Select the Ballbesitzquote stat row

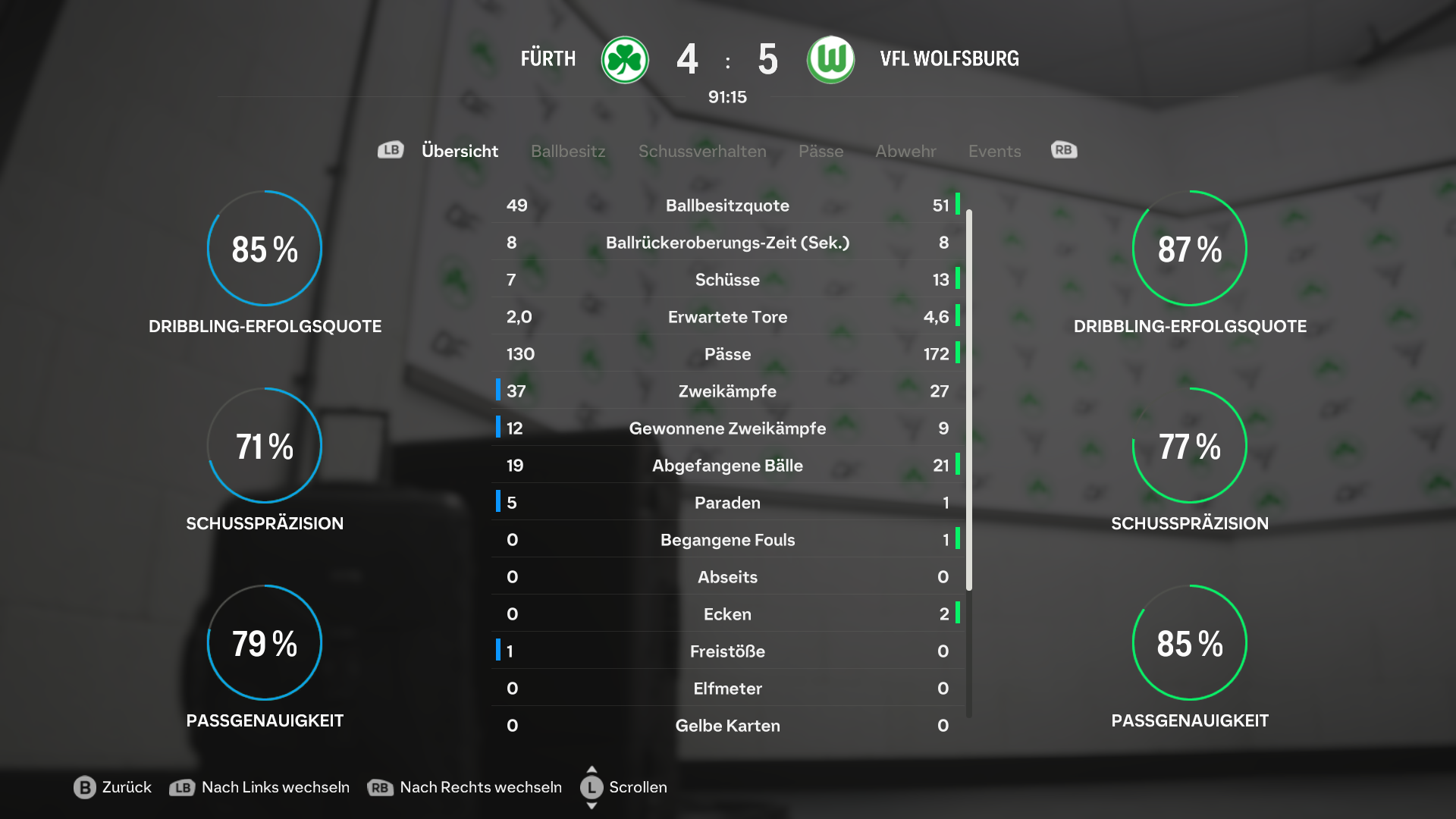coord(727,206)
